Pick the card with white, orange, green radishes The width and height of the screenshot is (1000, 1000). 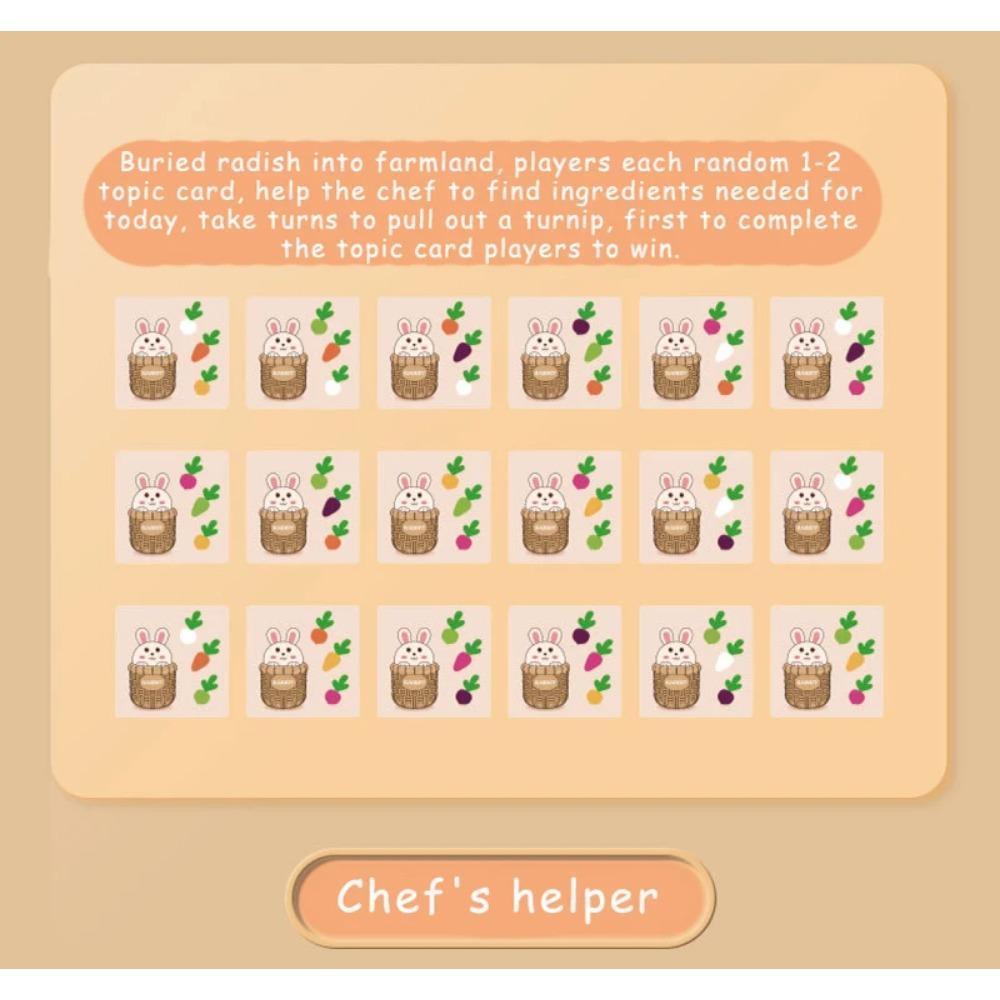pos(172,661)
